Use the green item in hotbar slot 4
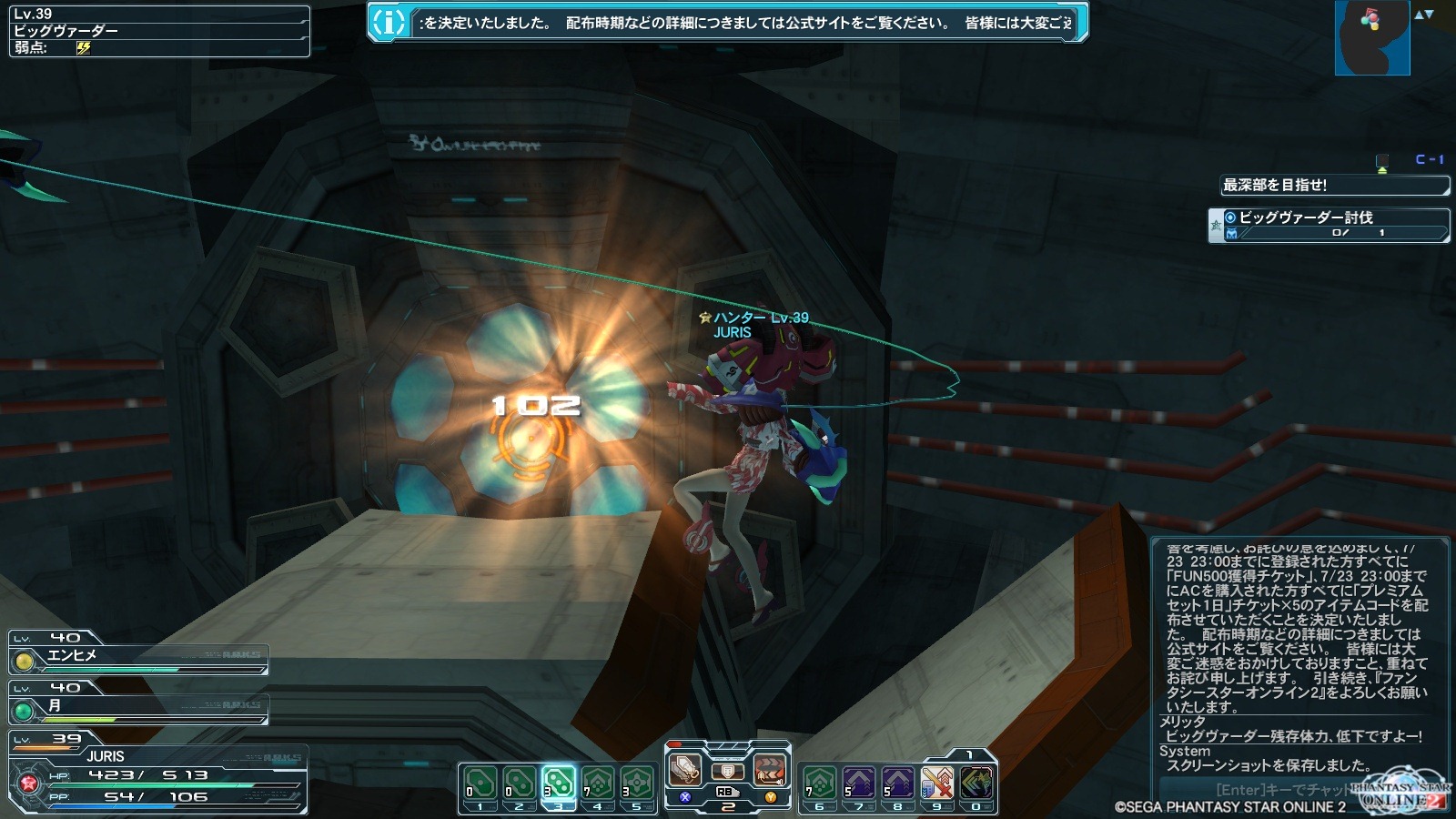The width and height of the screenshot is (1456, 819). point(598,783)
